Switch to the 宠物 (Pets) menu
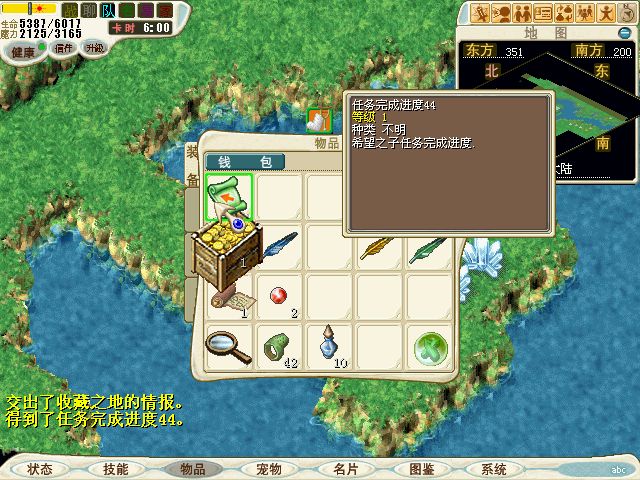 (268, 469)
